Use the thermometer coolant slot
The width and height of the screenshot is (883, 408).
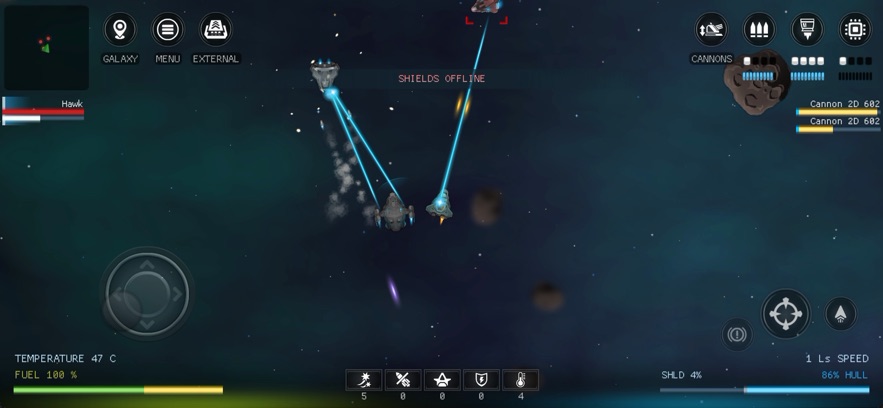[520, 380]
